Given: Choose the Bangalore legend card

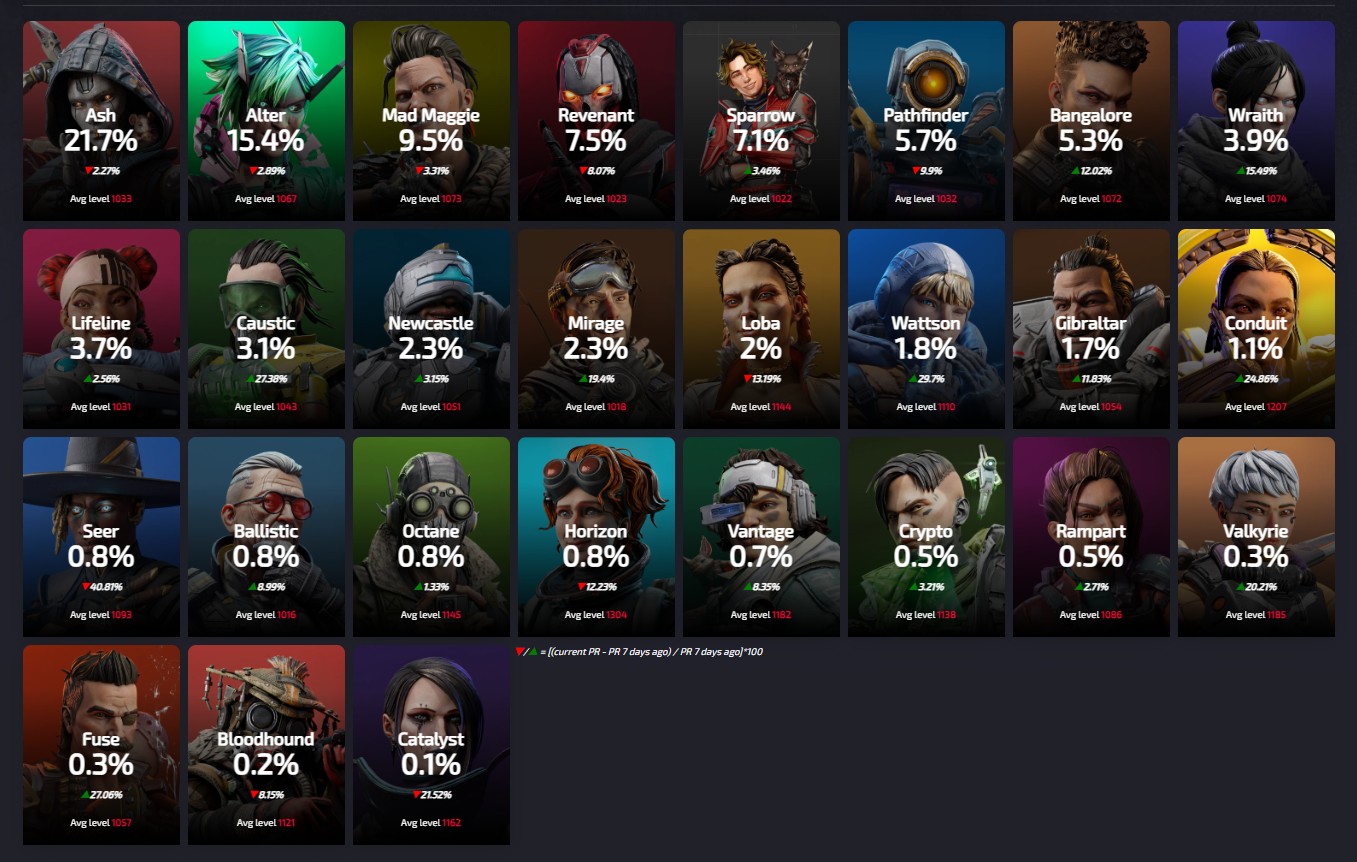Looking at the screenshot, I should click(1091, 121).
